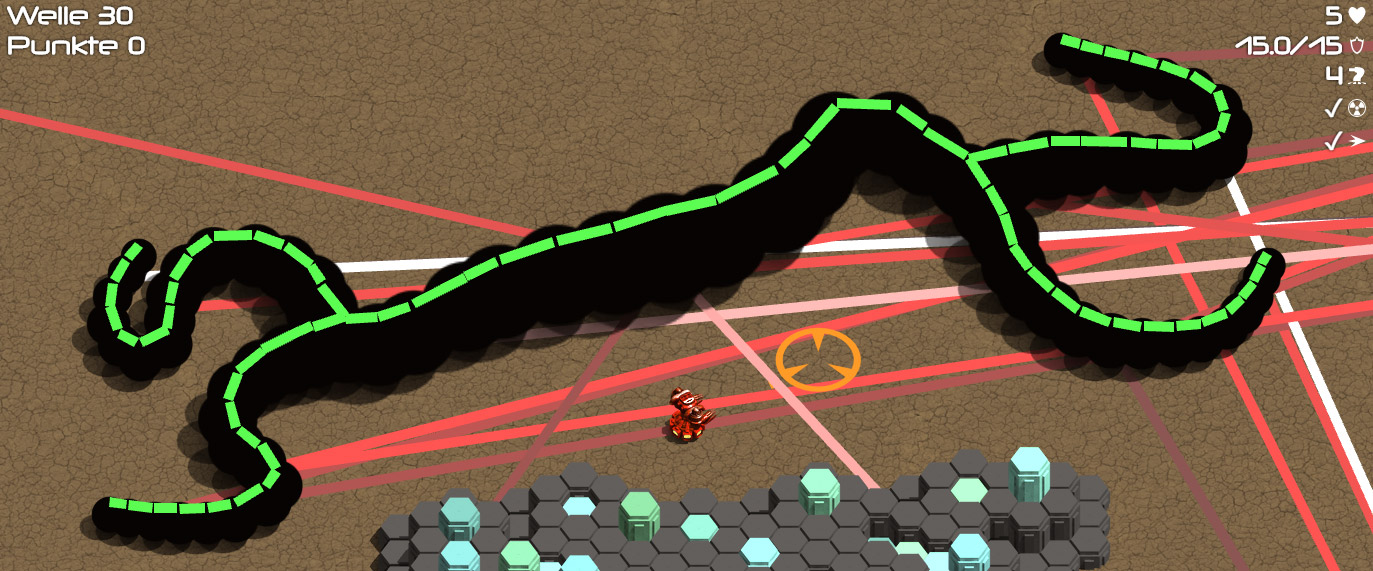
Task: Select the turret count icon
Action: click(1356, 75)
